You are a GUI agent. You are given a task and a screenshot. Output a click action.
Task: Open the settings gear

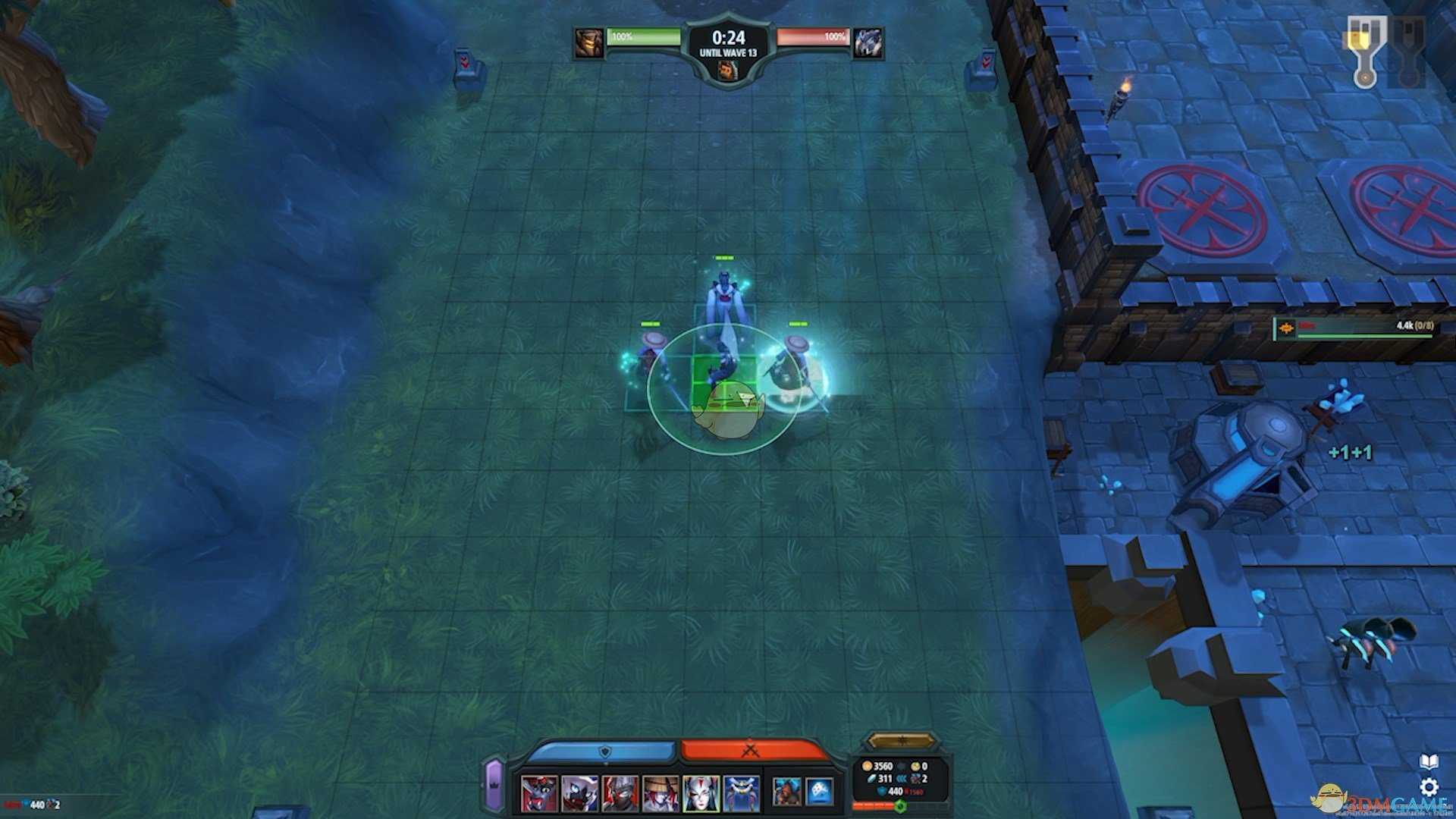tap(1429, 786)
